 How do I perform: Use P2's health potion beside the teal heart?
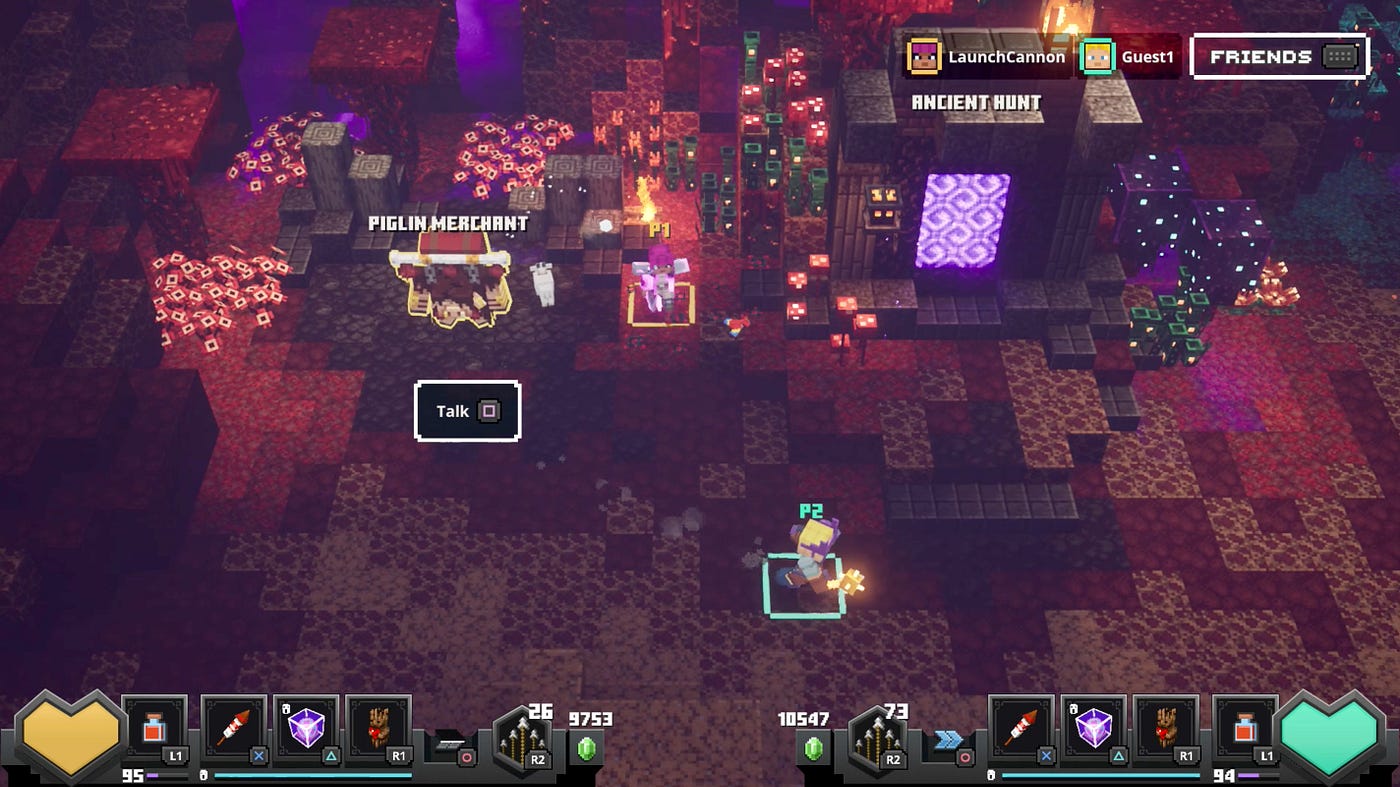pos(1245,730)
